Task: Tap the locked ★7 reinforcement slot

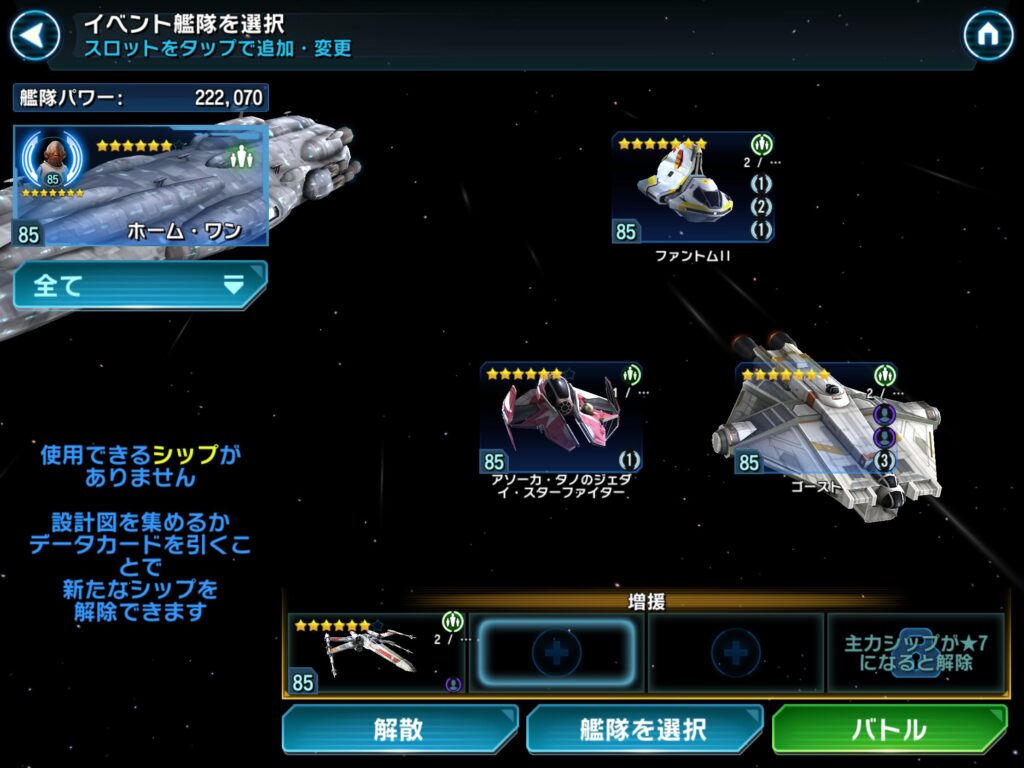Action: pos(915,653)
